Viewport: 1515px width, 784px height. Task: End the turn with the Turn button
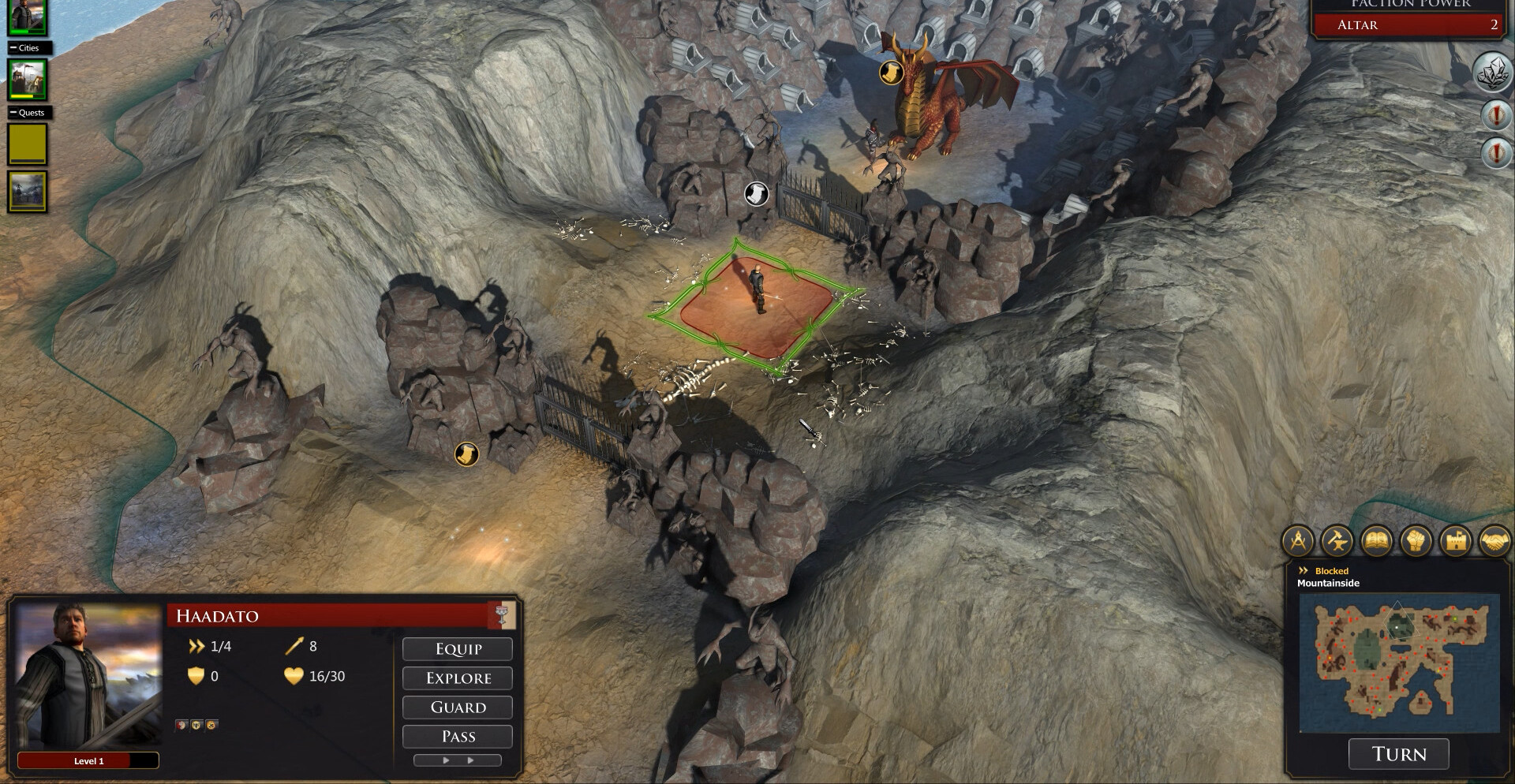pyautogui.click(x=1398, y=754)
